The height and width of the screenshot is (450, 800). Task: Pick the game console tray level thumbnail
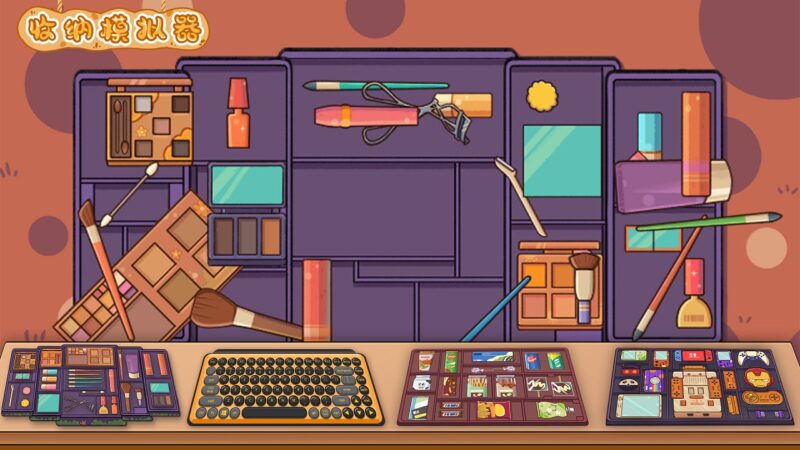(699, 385)
